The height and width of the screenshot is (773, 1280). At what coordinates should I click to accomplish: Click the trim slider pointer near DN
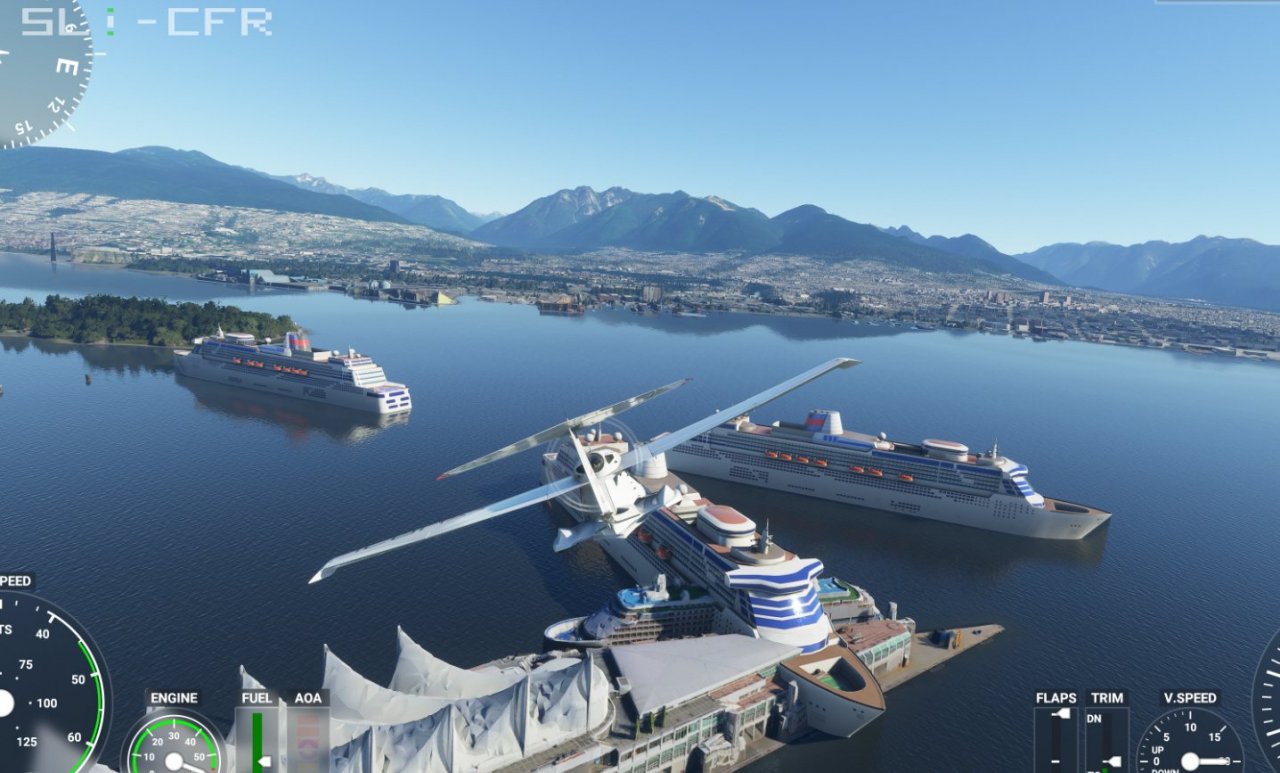1113,760
